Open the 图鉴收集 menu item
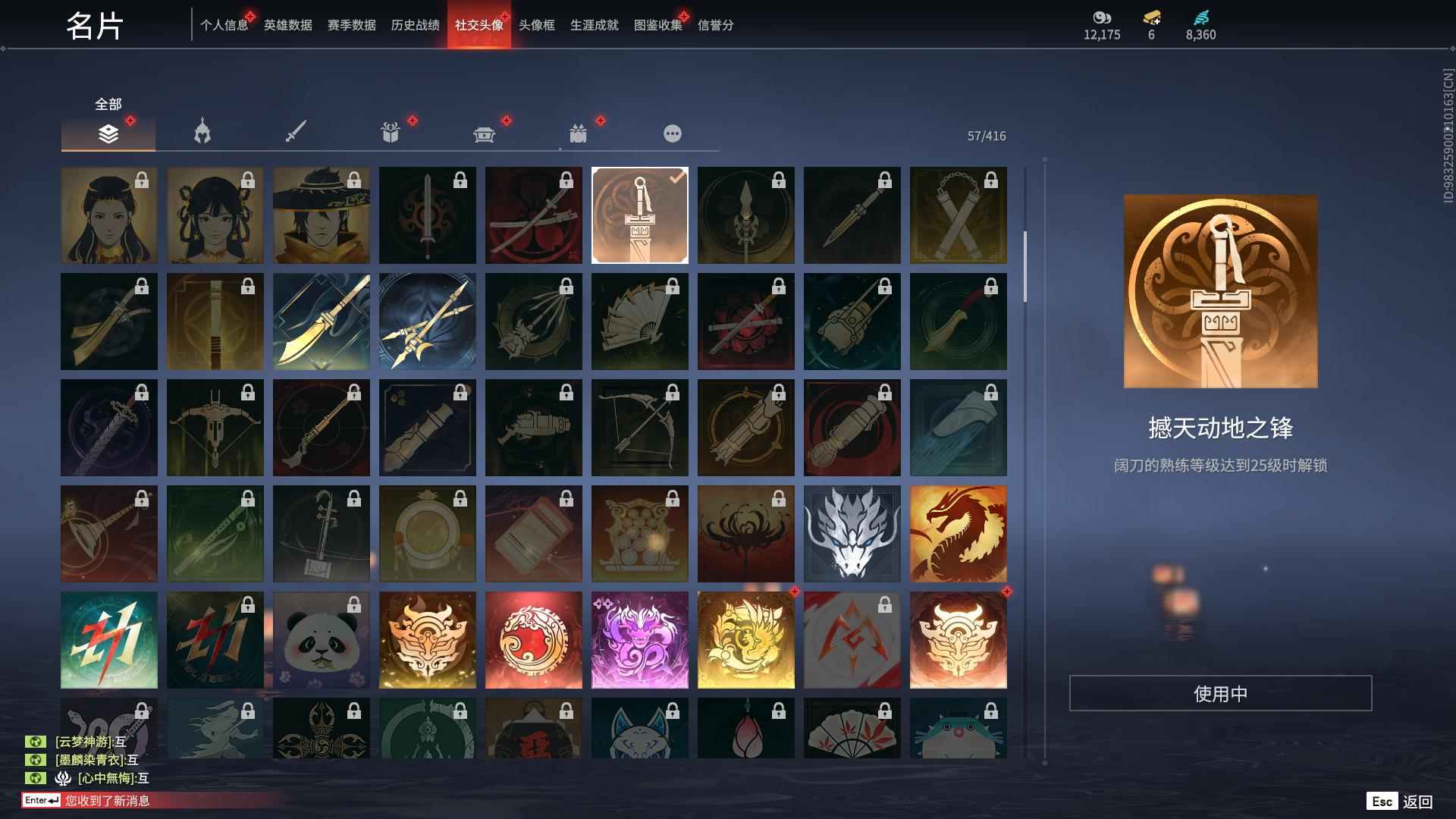Viewport: 1456px width, 819px height. point(657,25)
